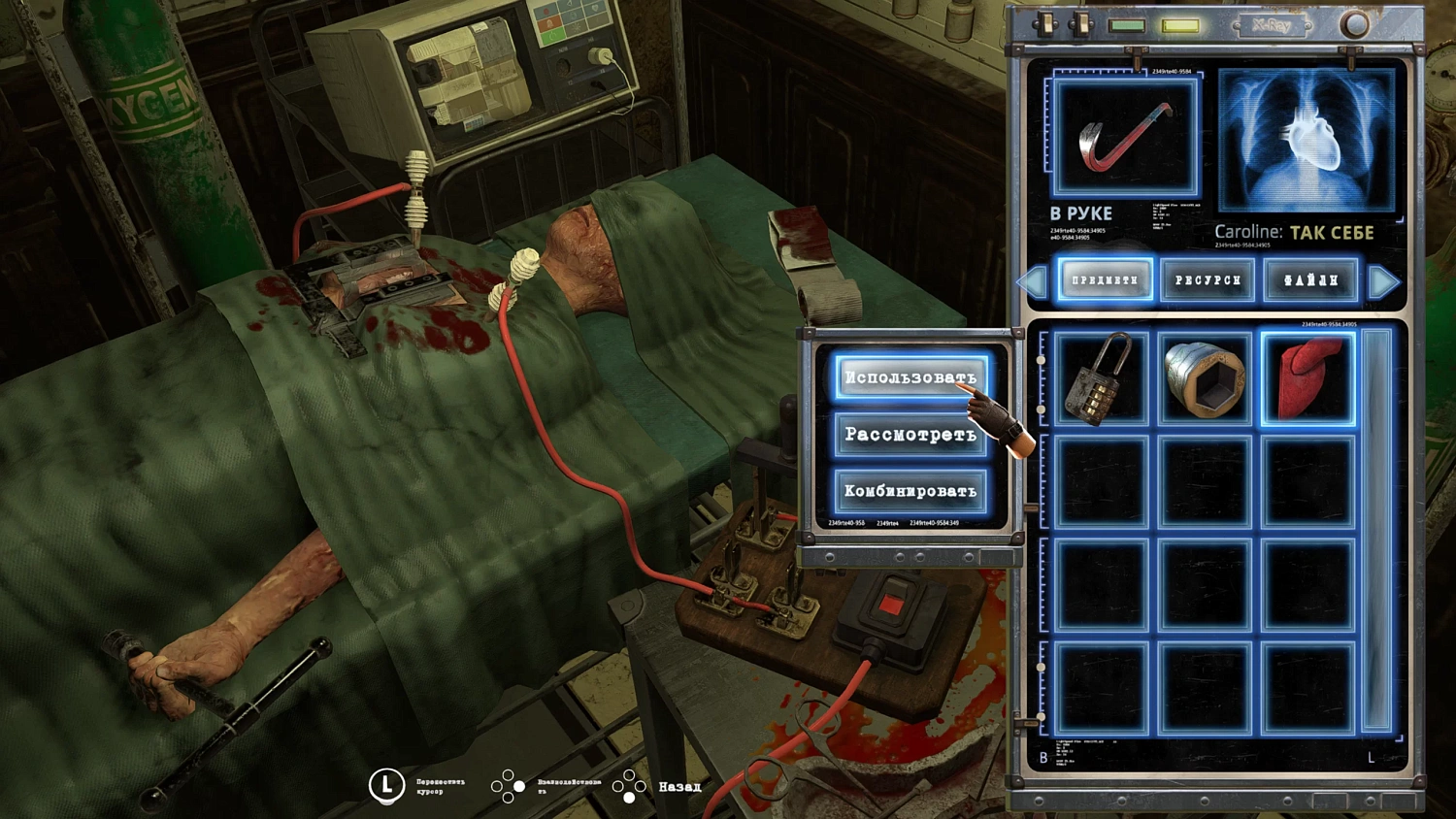Viewport: 1456px width, 819px height.
Task: View the chest X-ray health display
Action: tap(1307, 141)
